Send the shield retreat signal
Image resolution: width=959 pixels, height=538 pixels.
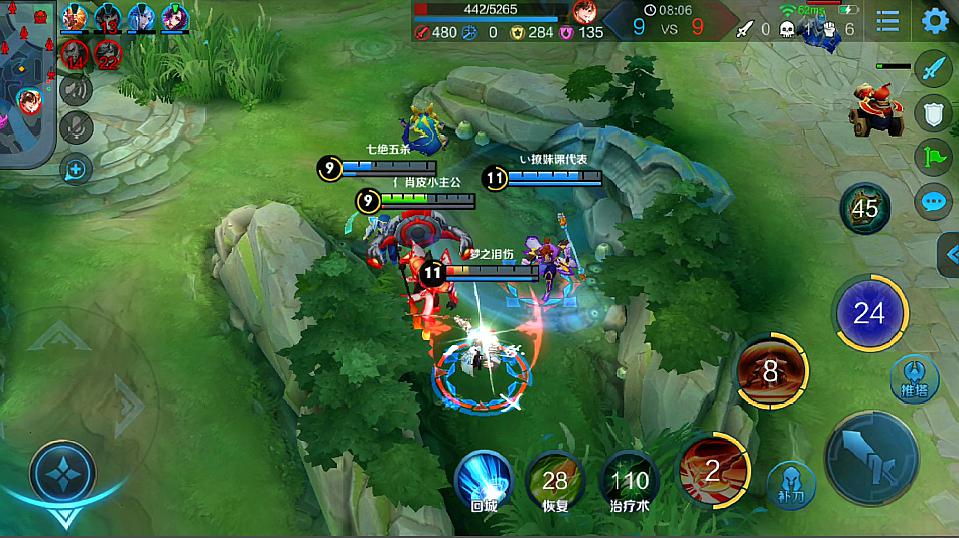(934, 114)
